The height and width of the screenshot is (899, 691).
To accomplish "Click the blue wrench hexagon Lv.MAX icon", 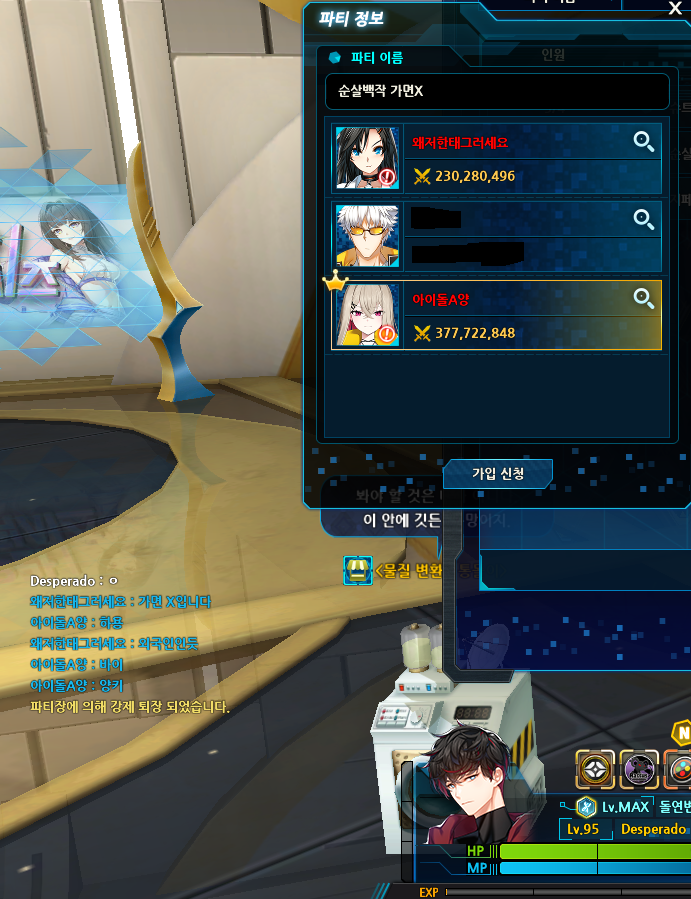I will click(x=586, y=807).
